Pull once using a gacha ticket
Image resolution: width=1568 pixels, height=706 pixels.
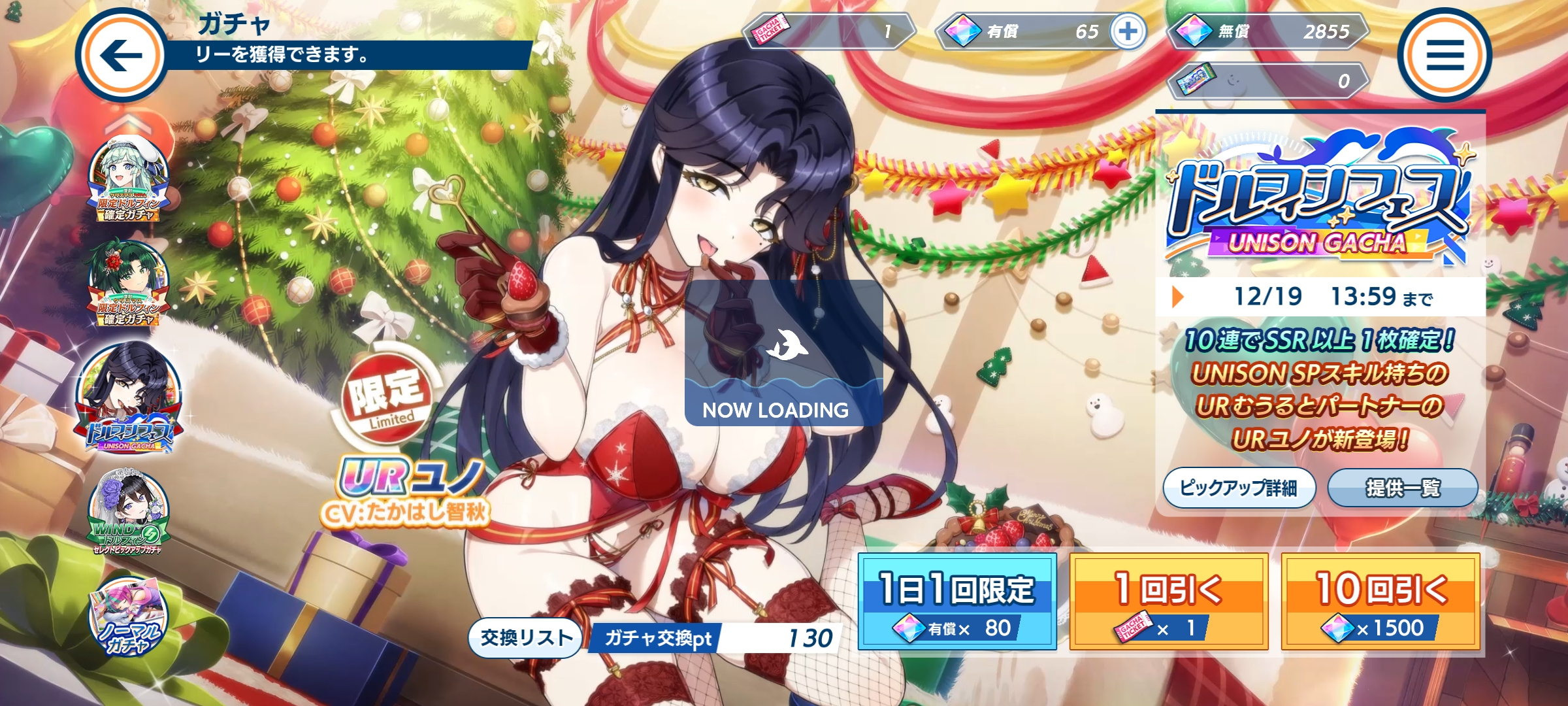[1169, 601]
